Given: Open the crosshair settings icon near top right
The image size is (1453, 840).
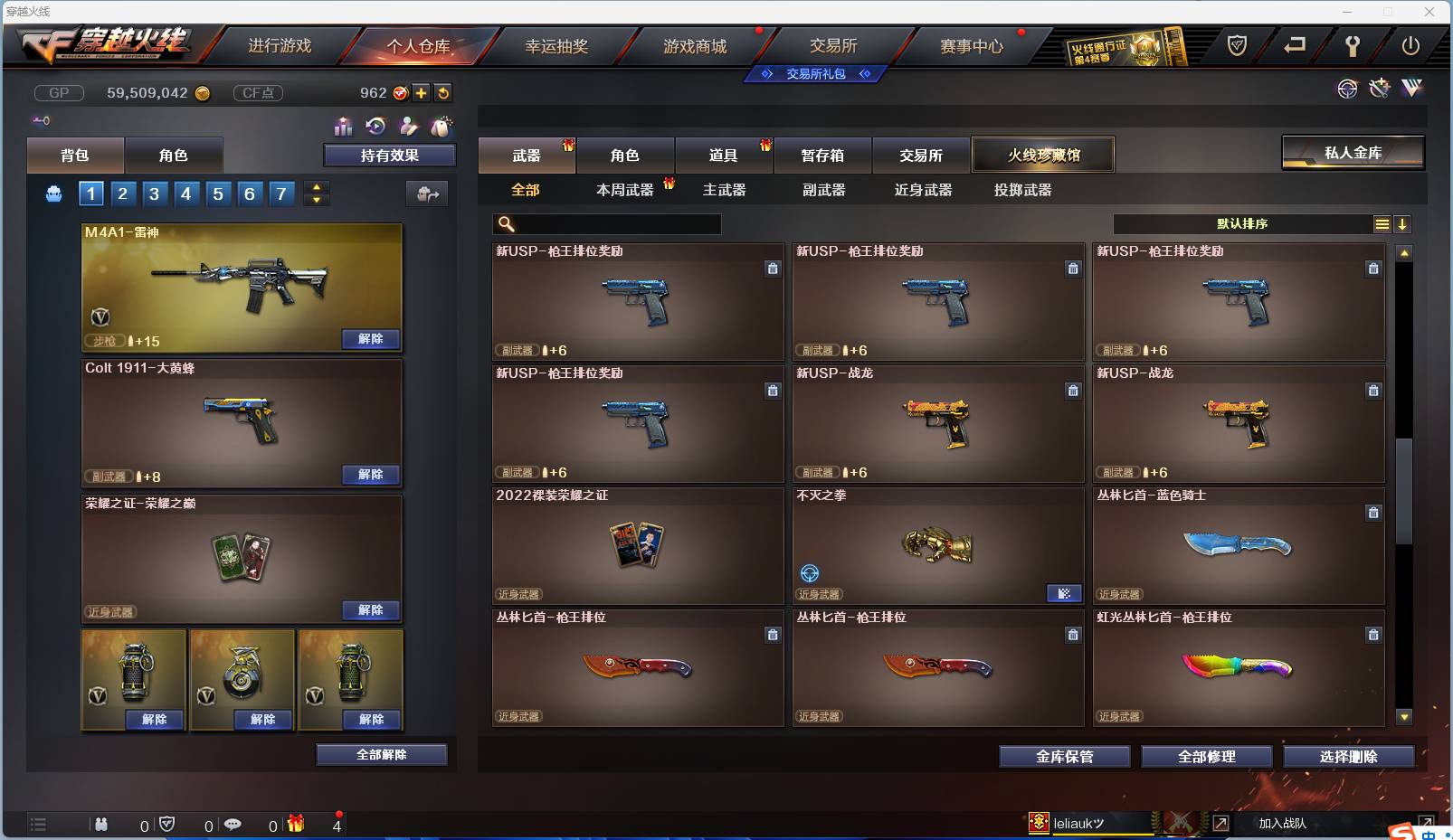Looking at the screenshot, I should 1347,89.
